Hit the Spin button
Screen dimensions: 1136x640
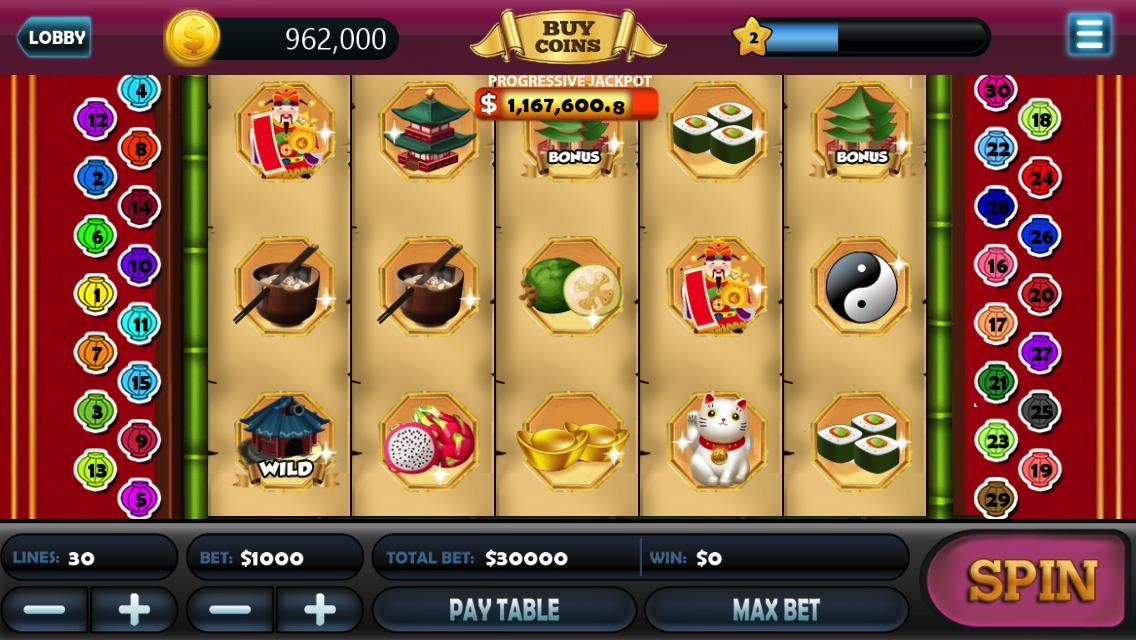(x=1030, y=580)
